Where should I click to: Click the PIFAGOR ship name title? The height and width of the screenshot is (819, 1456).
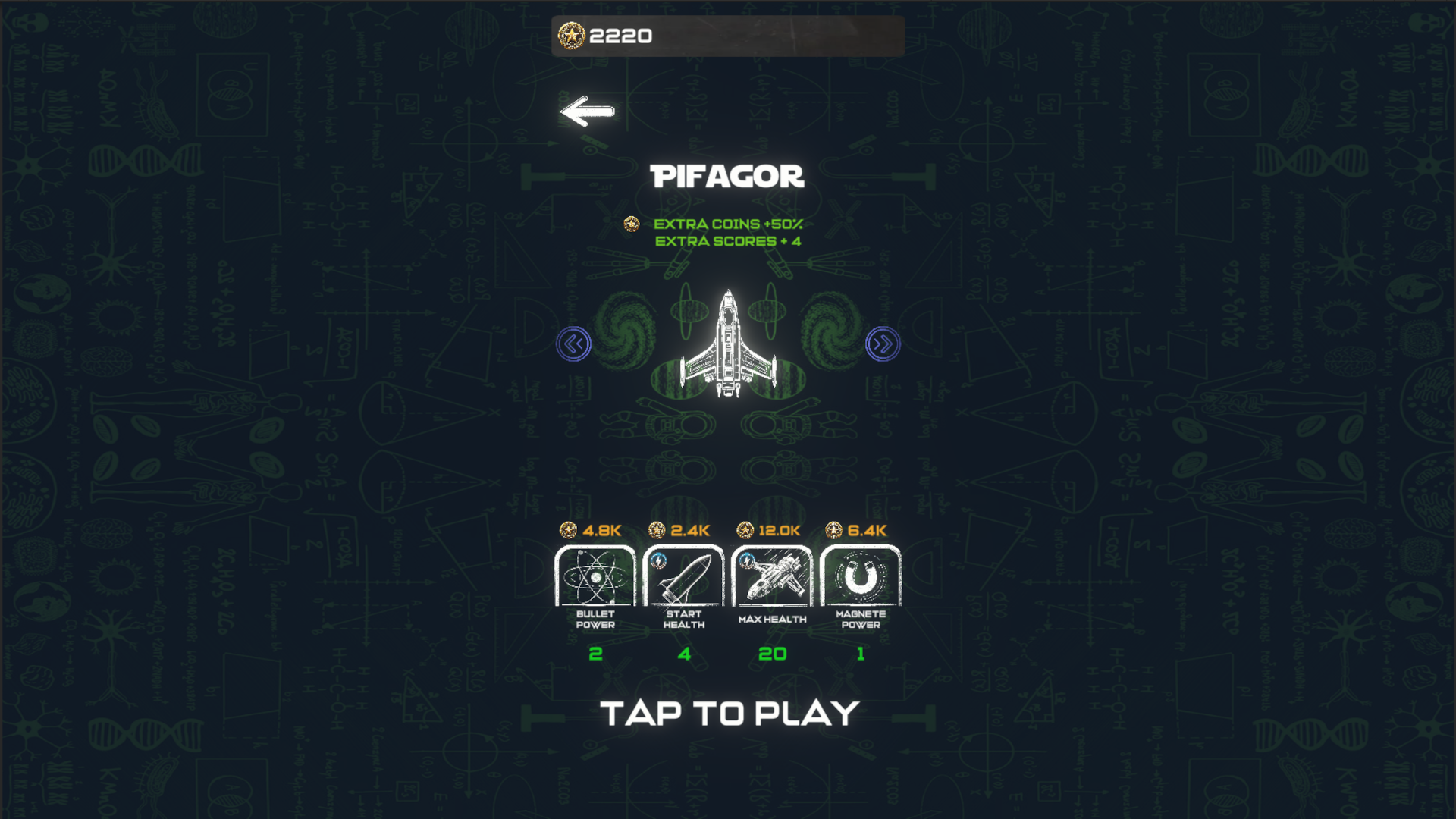[728, 177]
